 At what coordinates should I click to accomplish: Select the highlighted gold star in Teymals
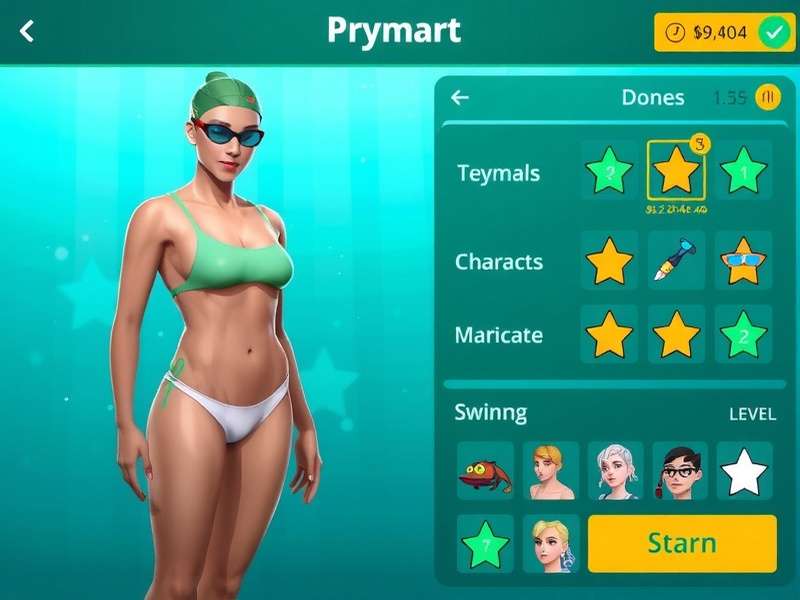[676, 171]
